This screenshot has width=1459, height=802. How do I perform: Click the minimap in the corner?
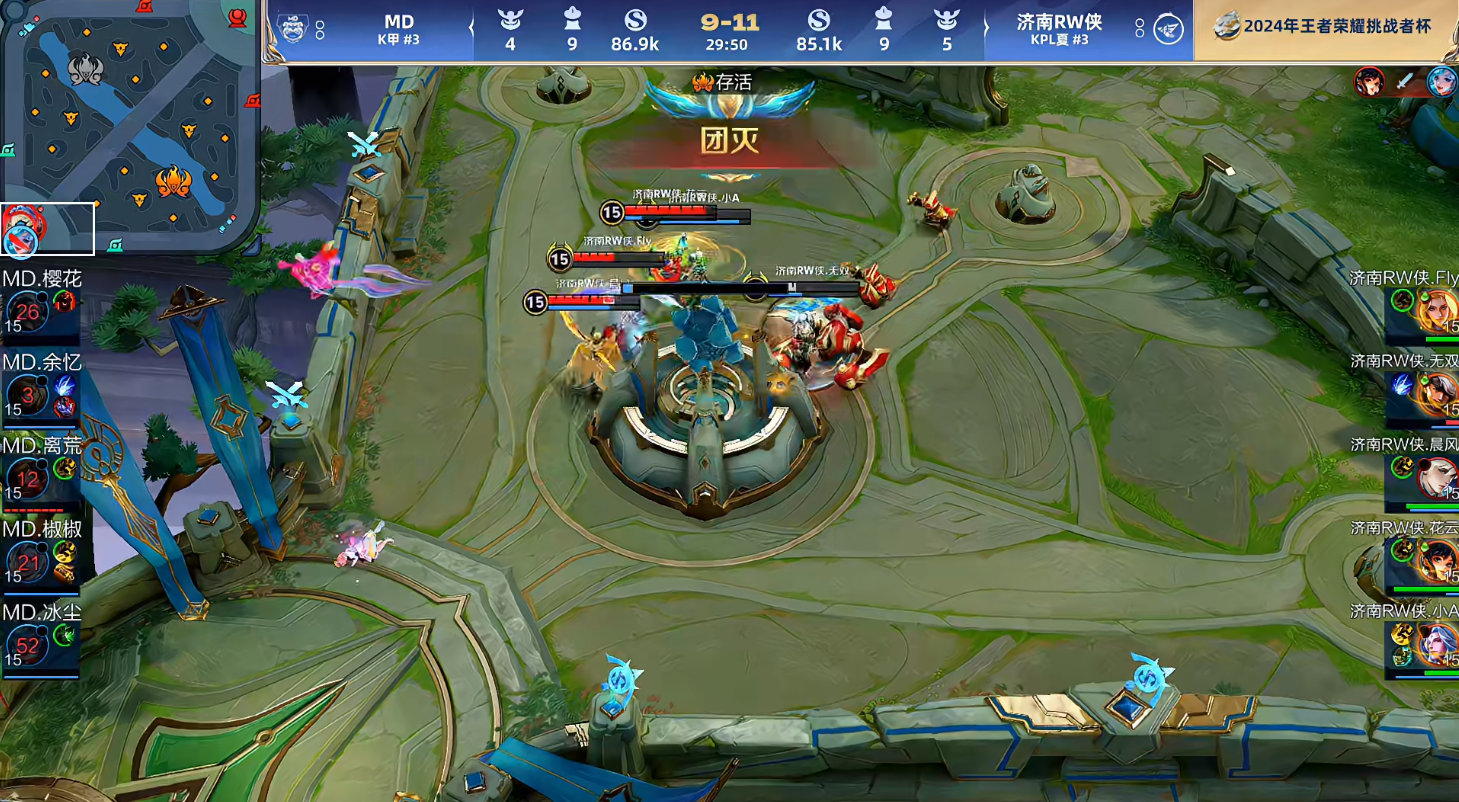pos(128,124)
